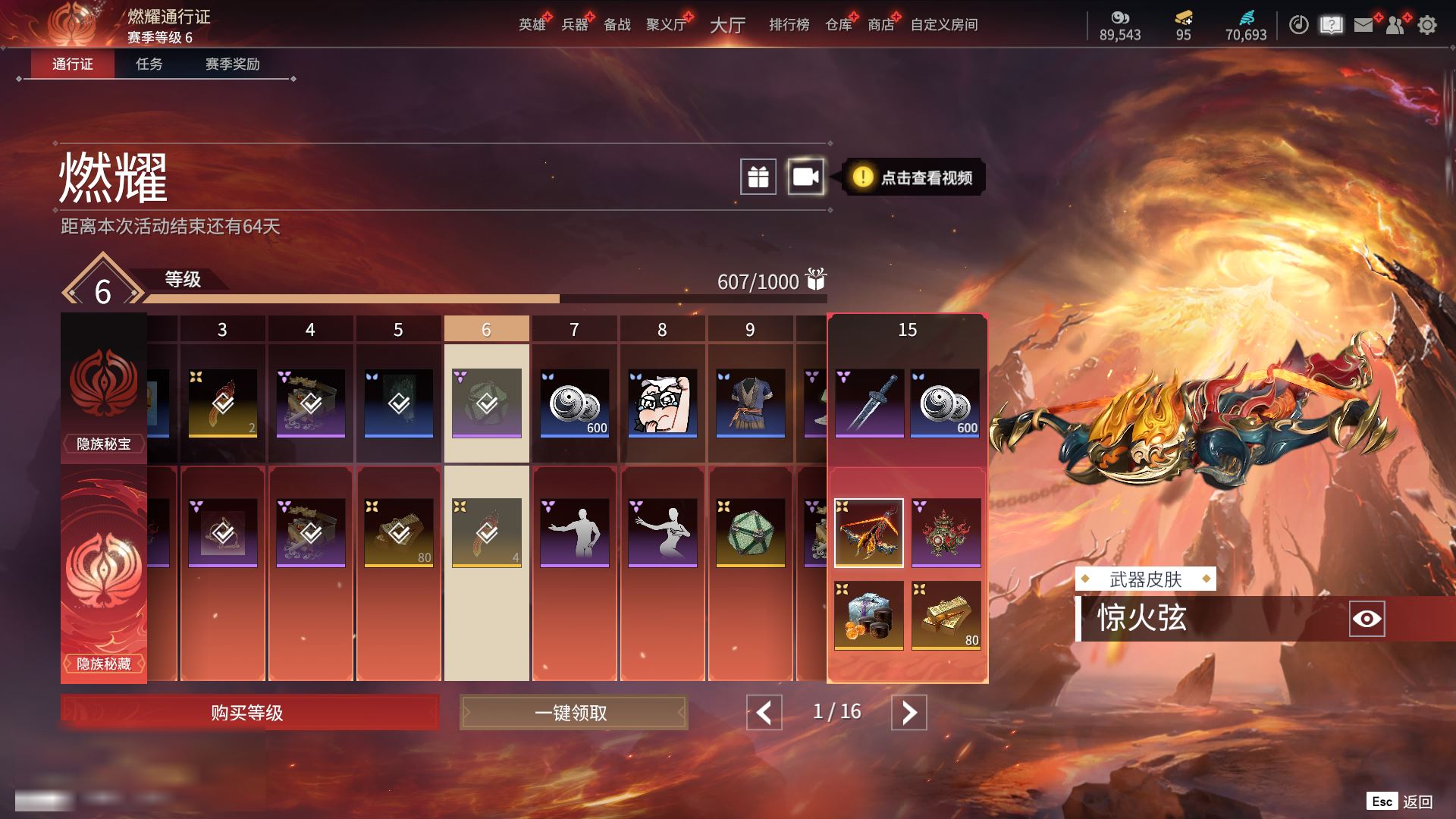Open the gift box icon button
1456x819 pixels.
coord(758,177)
